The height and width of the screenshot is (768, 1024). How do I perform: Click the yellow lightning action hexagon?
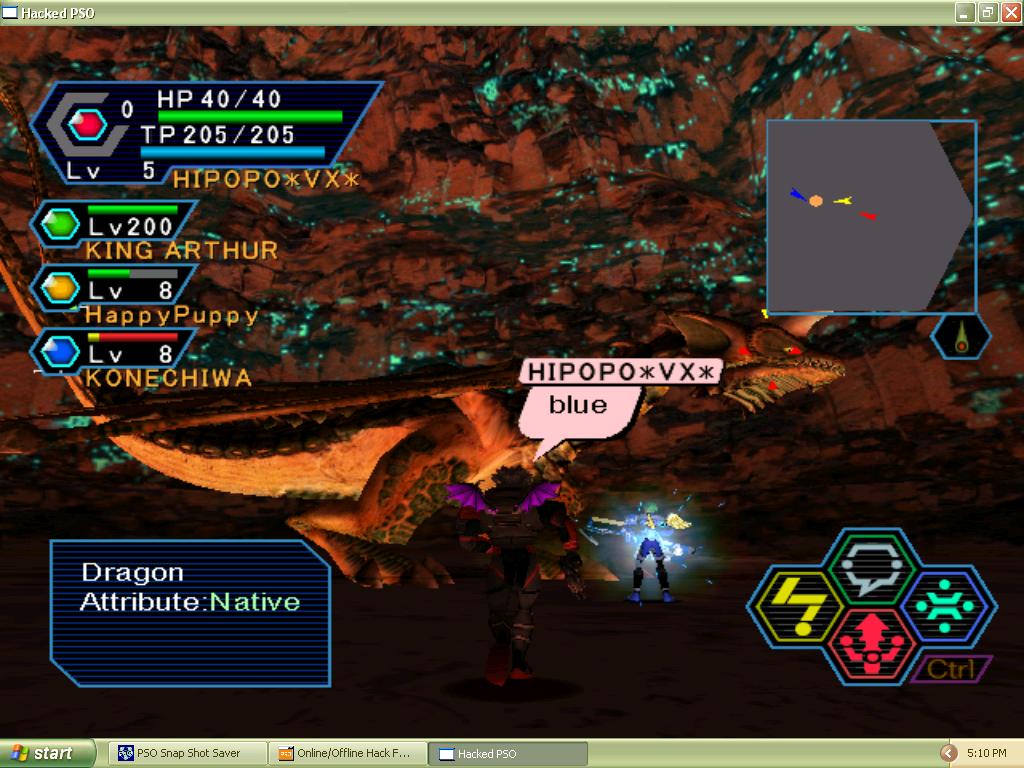[796, 606]
